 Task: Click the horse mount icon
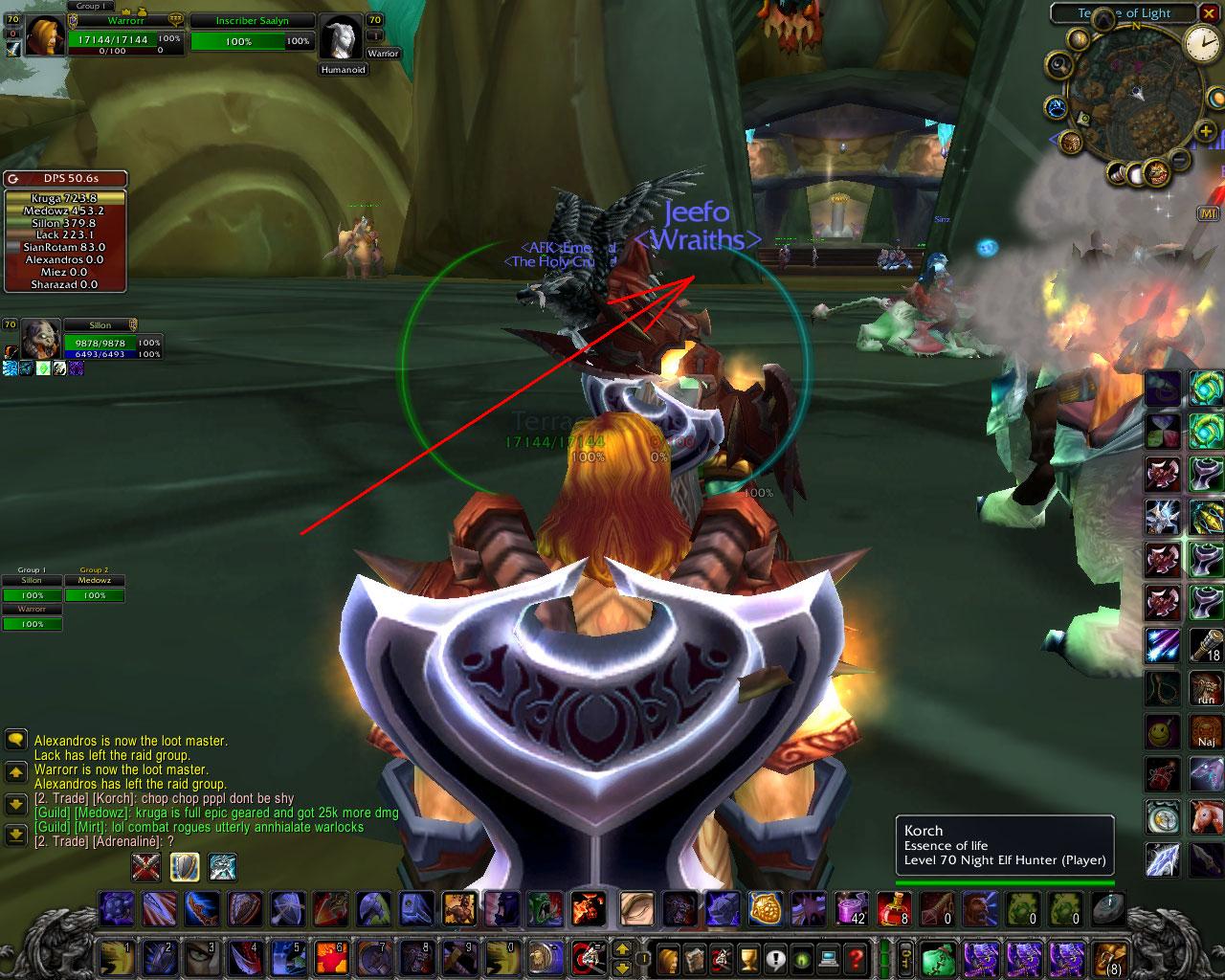[x=1206, y=816]
